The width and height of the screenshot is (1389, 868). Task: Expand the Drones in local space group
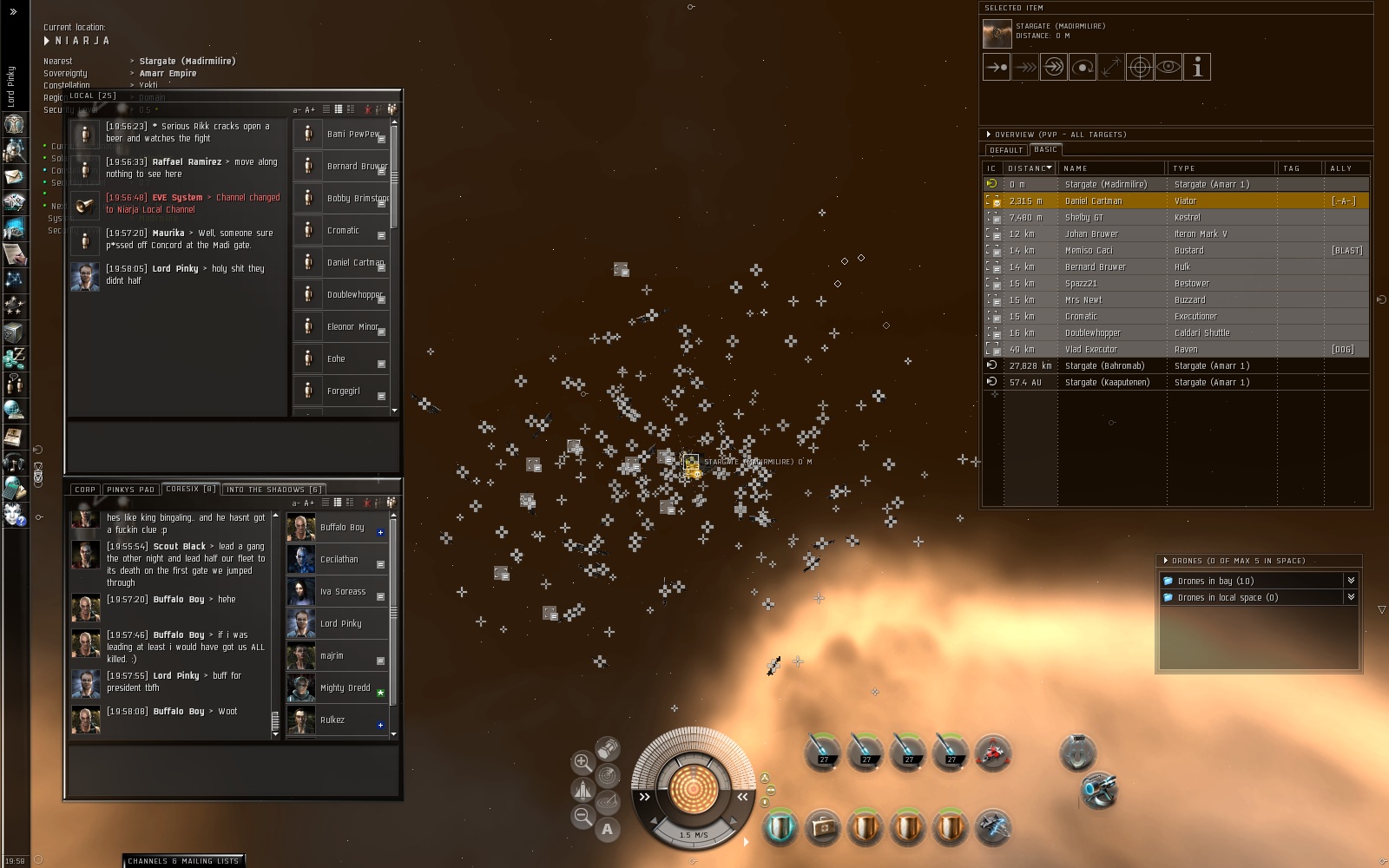coord(1350,597)
